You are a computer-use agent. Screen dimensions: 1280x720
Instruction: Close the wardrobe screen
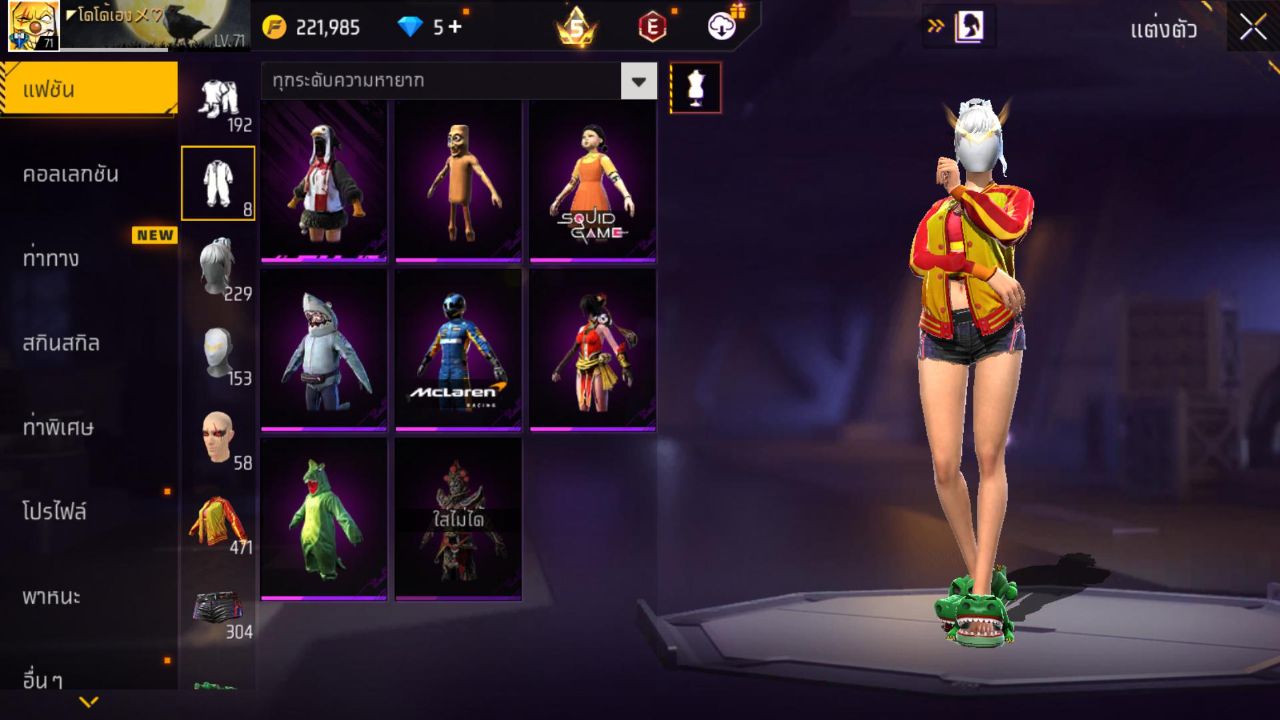1253,28
